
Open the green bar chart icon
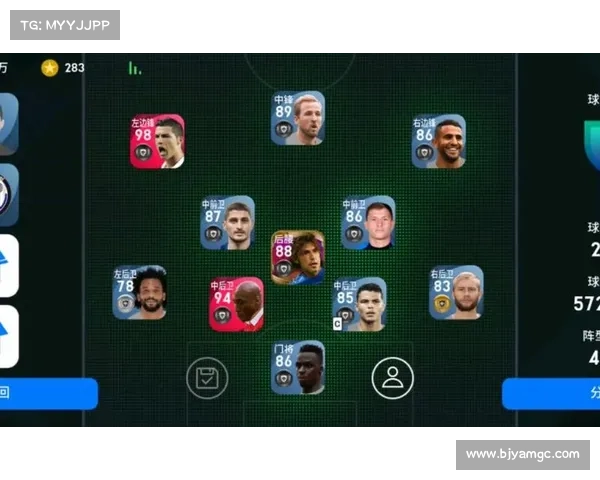pyautogui.click(x=134, y=68)
